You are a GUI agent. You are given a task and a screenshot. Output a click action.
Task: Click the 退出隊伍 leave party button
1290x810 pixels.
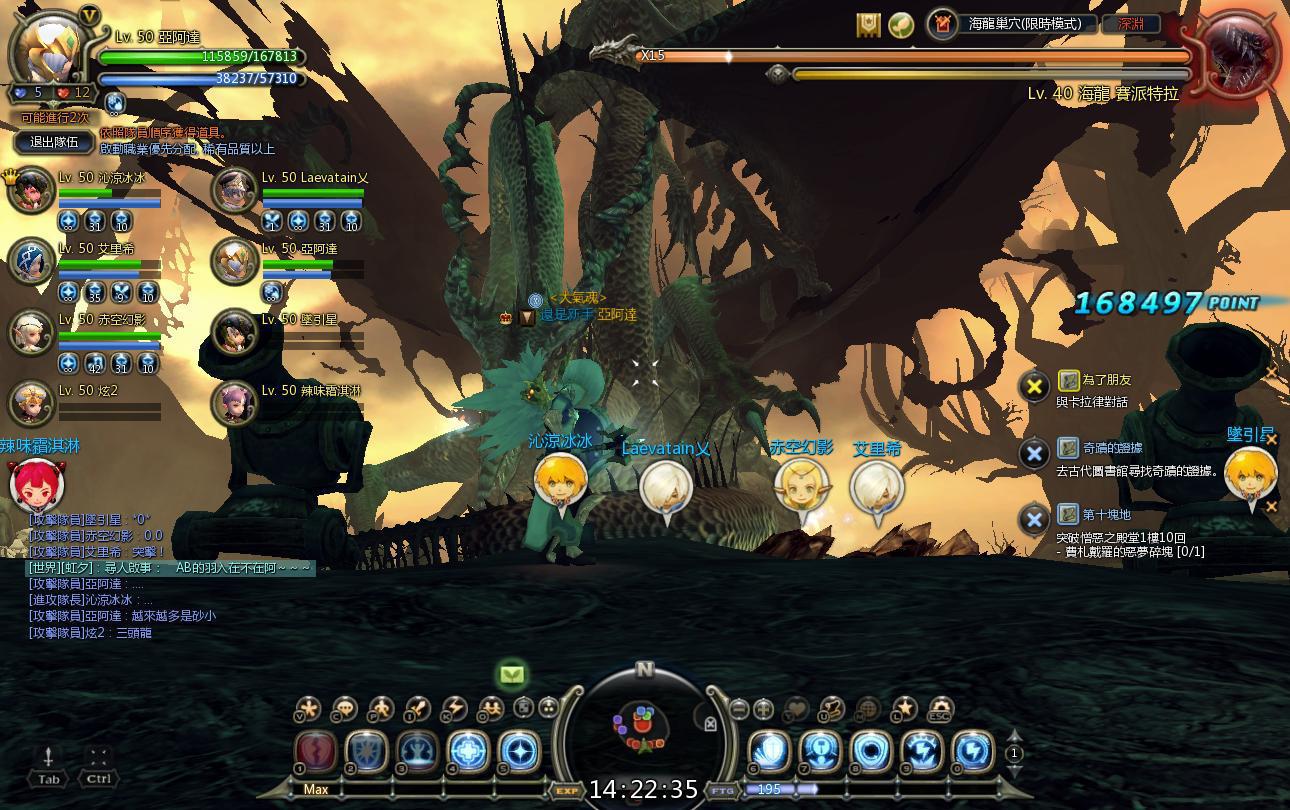point(54,142)
